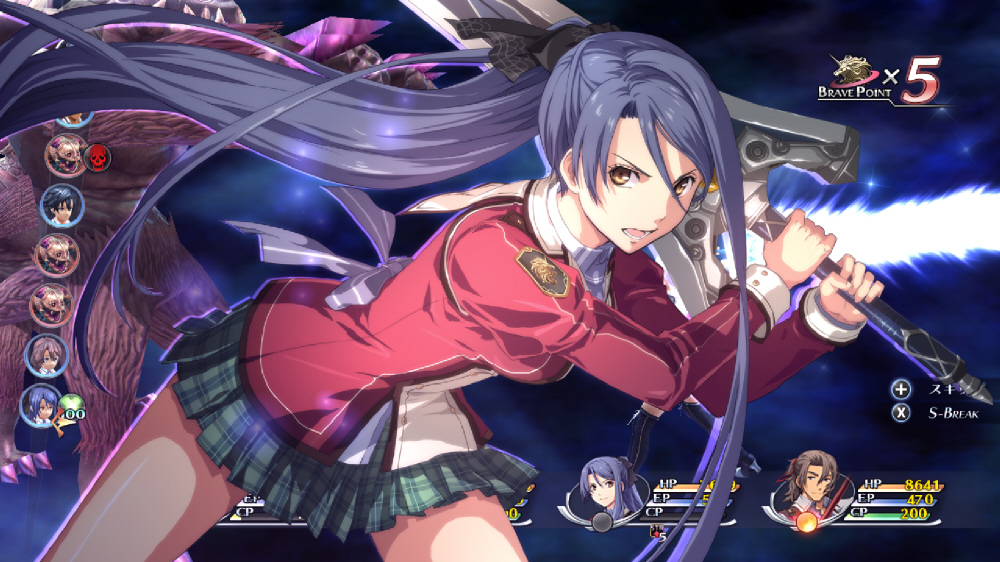
Task: Click the dark-haired boy's turn order portrait
Action: (x=59, y=205)
